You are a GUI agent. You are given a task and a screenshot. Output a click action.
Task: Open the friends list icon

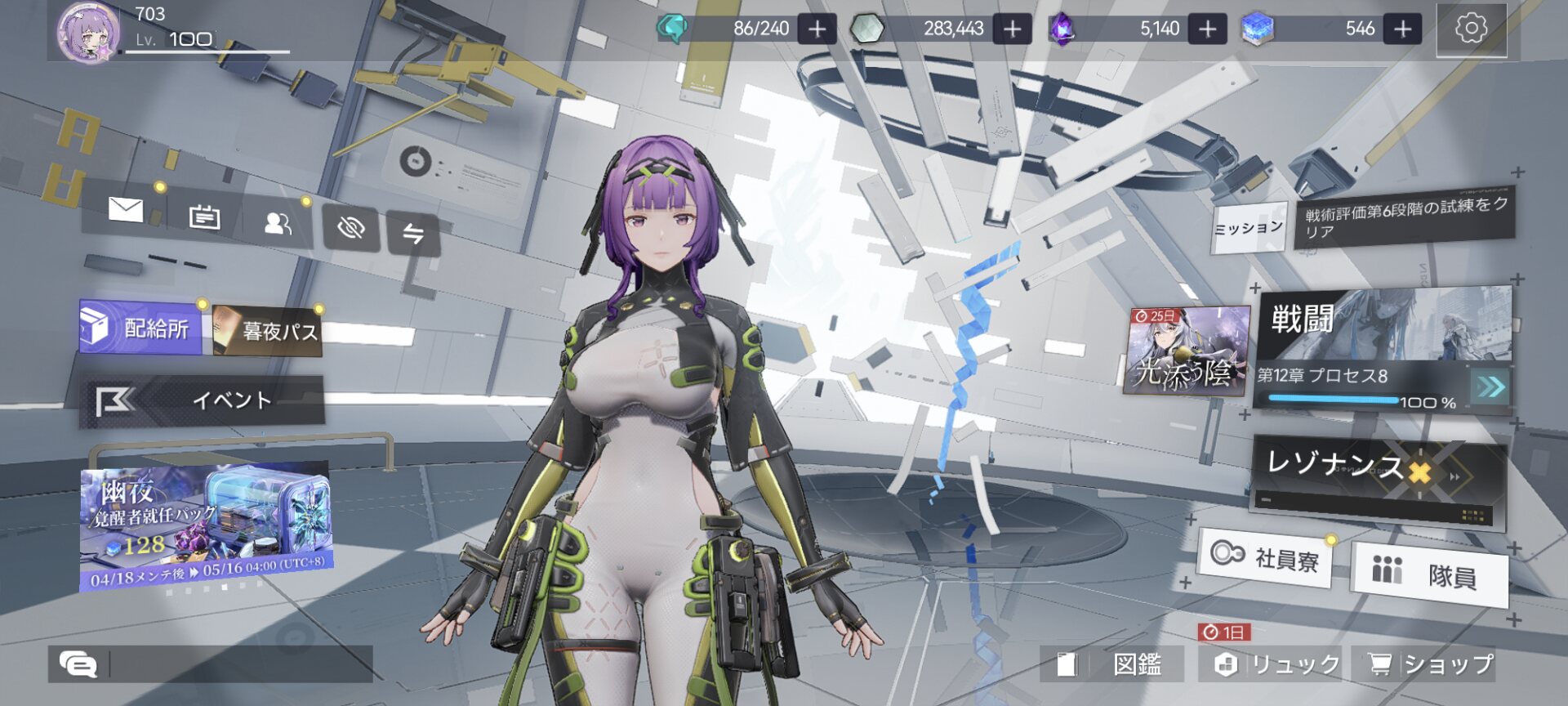point(278,223)
